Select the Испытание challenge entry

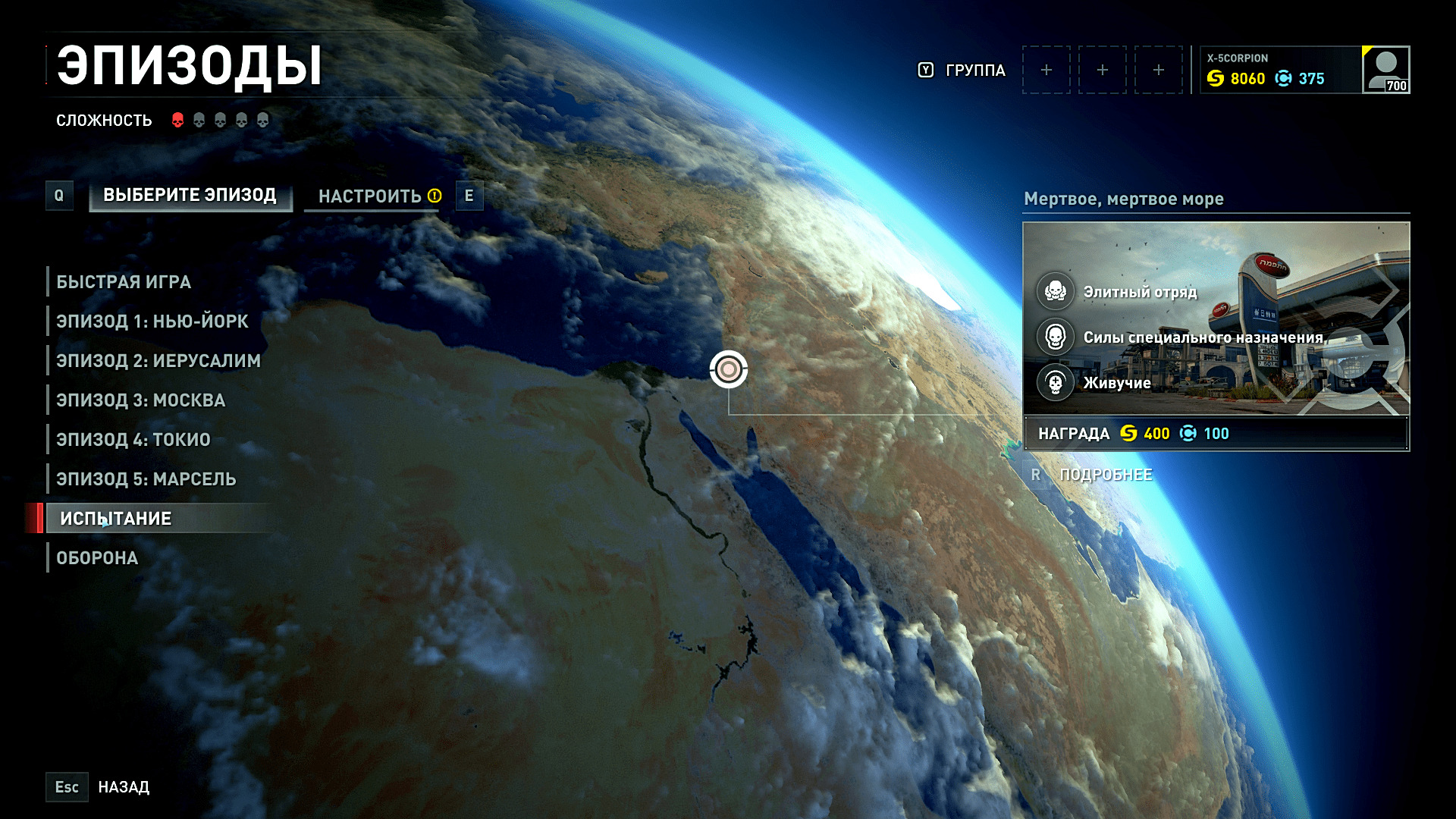click(116, 519)
